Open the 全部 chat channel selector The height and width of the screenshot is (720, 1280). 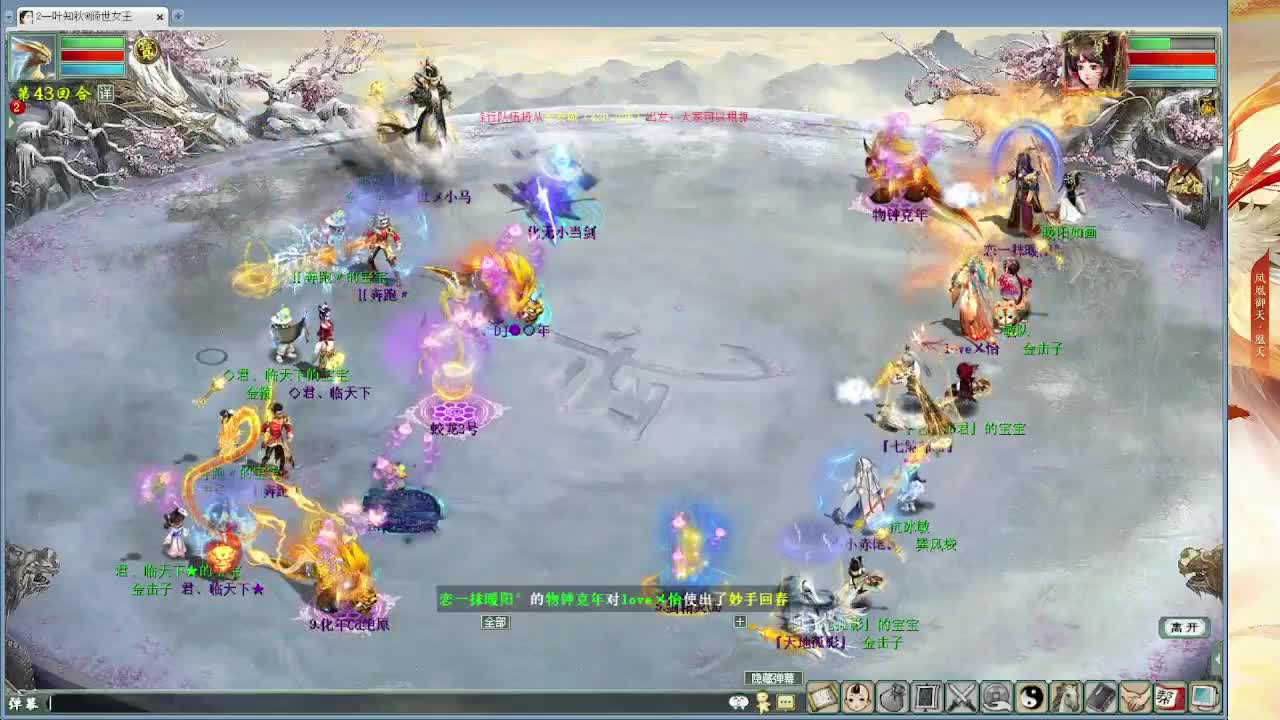coord(494,621)
